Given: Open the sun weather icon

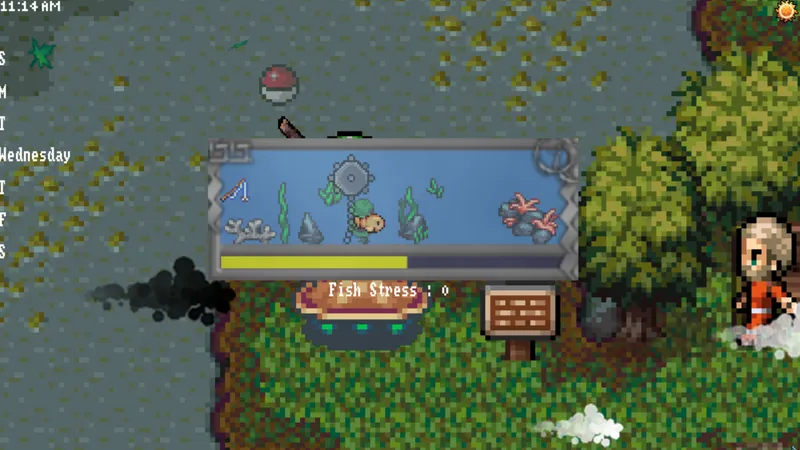Looking at the screenshot, I should pyautogui.click(x=787, y=10).
